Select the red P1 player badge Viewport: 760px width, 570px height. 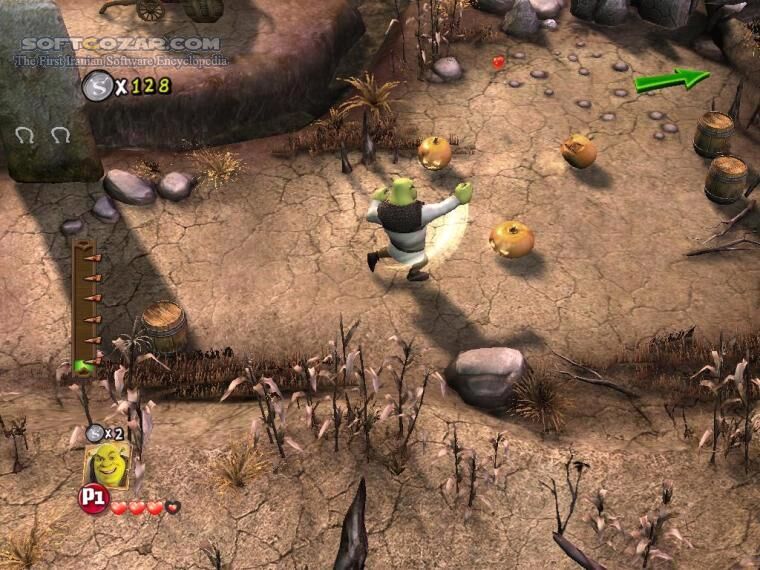pyautogui.click(x=93, y=498)
